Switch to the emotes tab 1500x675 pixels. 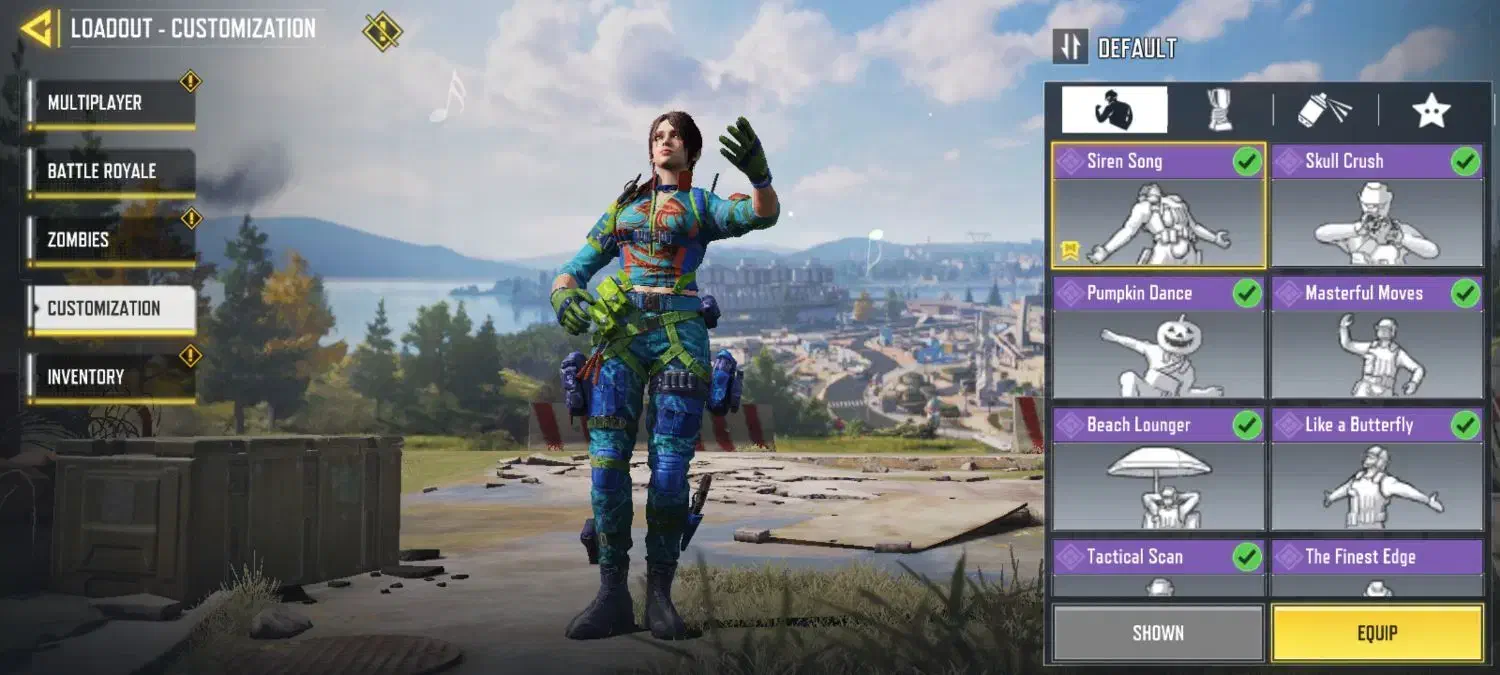click(1114, 110)
